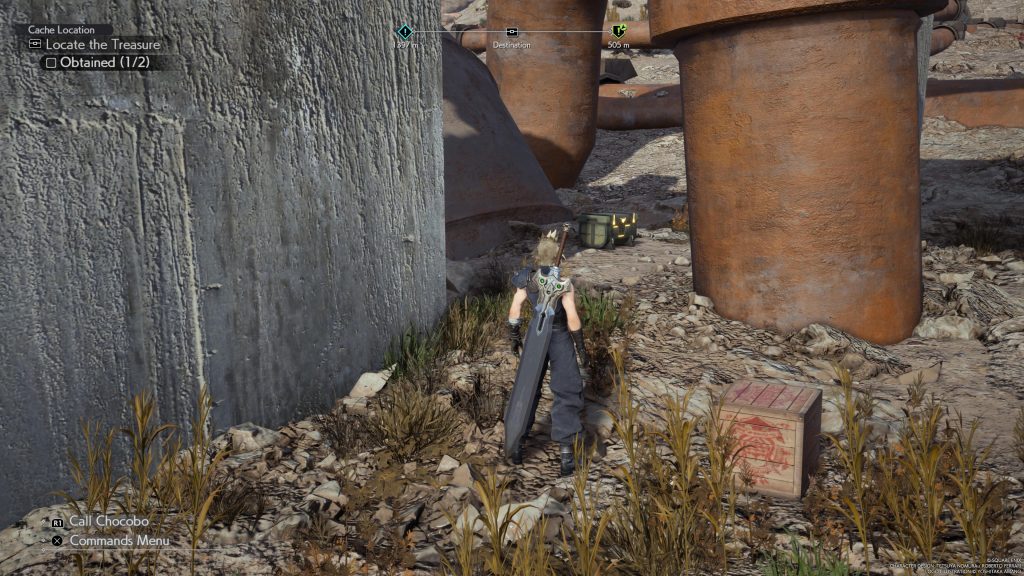Click the teal diamond quest marker on compass
The width and height of the screenshot is (1024, 576).
[x=404, y=32]
